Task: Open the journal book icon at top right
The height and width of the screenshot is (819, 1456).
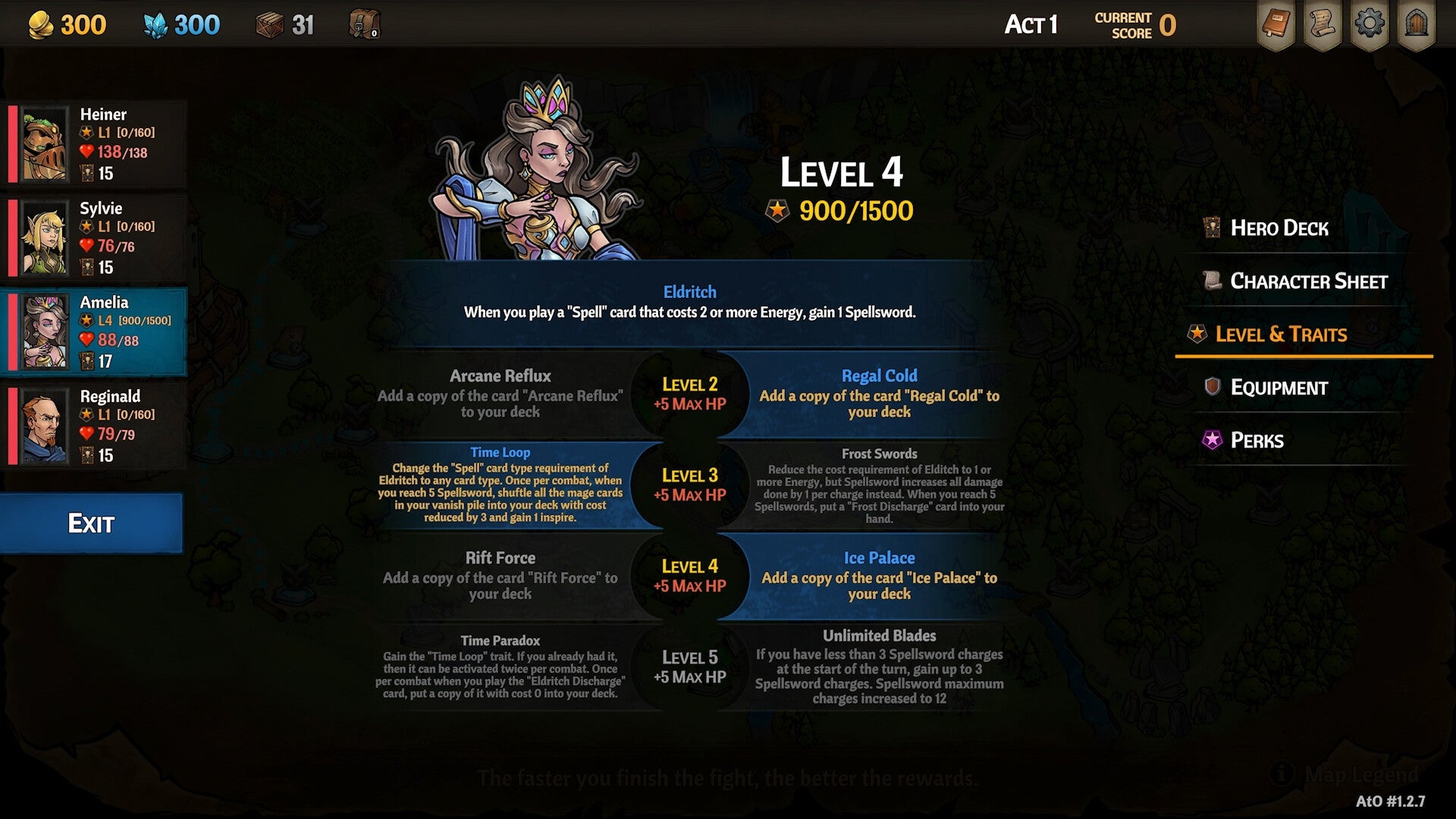Action: (1277, 24)
